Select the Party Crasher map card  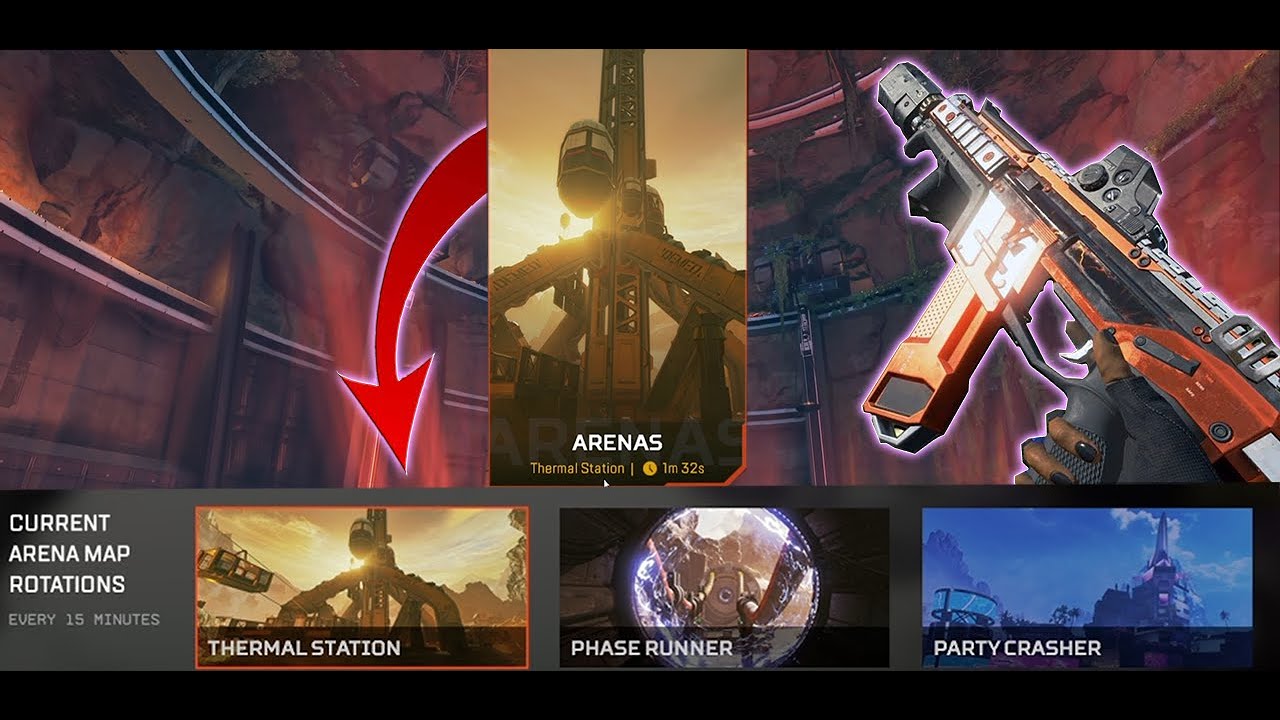point(1085,585)
